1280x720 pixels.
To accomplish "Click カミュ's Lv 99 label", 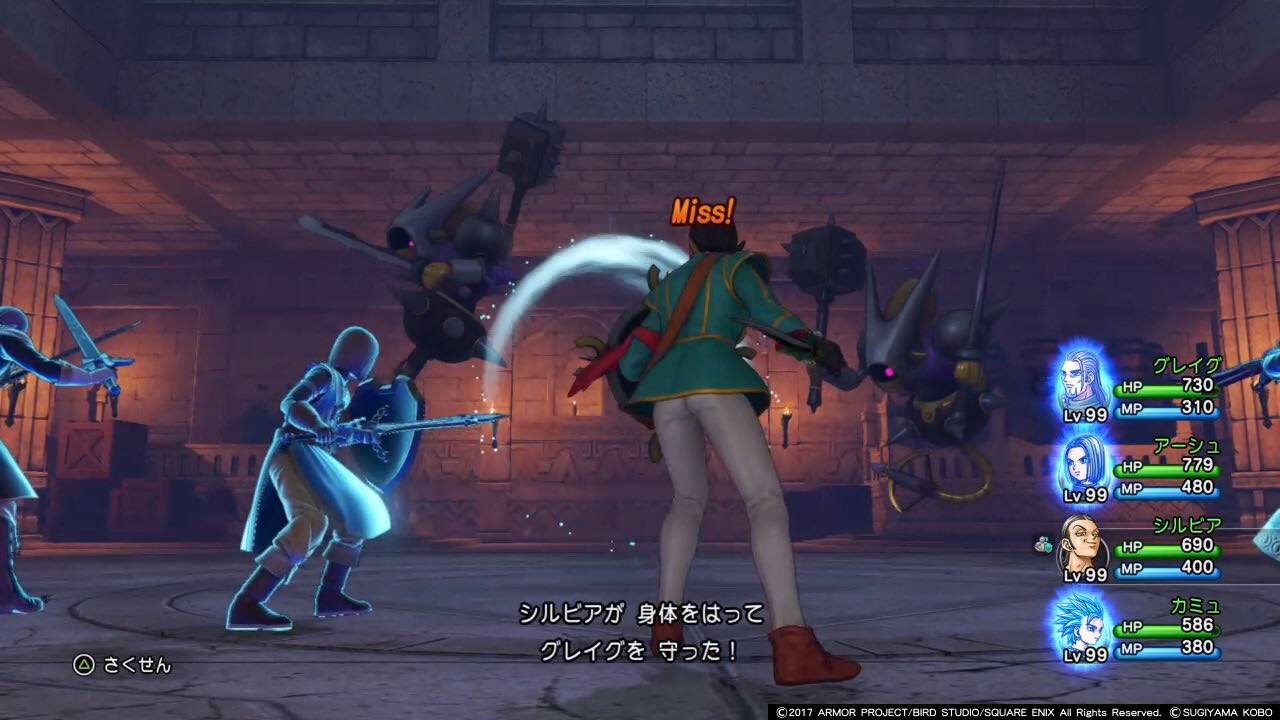I will tap(1083, 655).
